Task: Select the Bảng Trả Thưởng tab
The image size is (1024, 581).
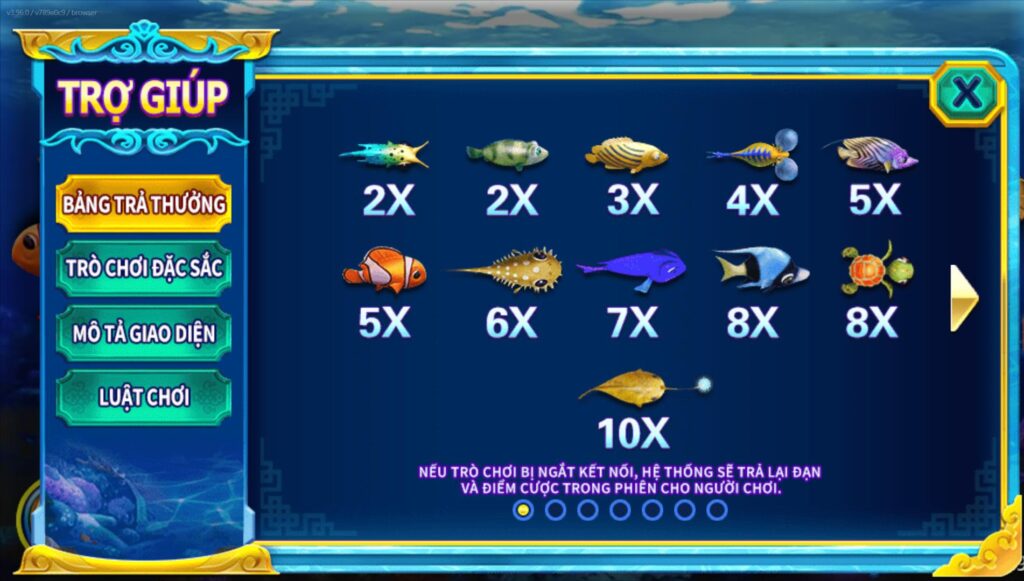Action: click(144, 204)
